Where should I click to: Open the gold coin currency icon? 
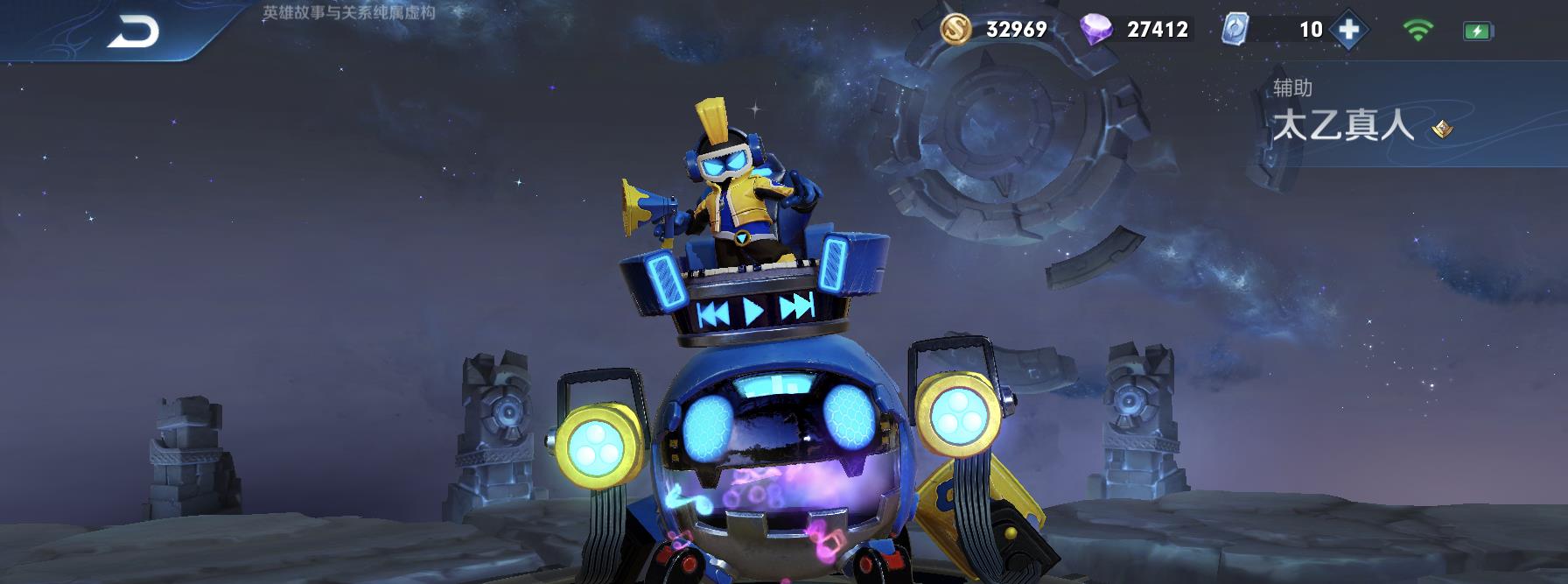(956, 29)
